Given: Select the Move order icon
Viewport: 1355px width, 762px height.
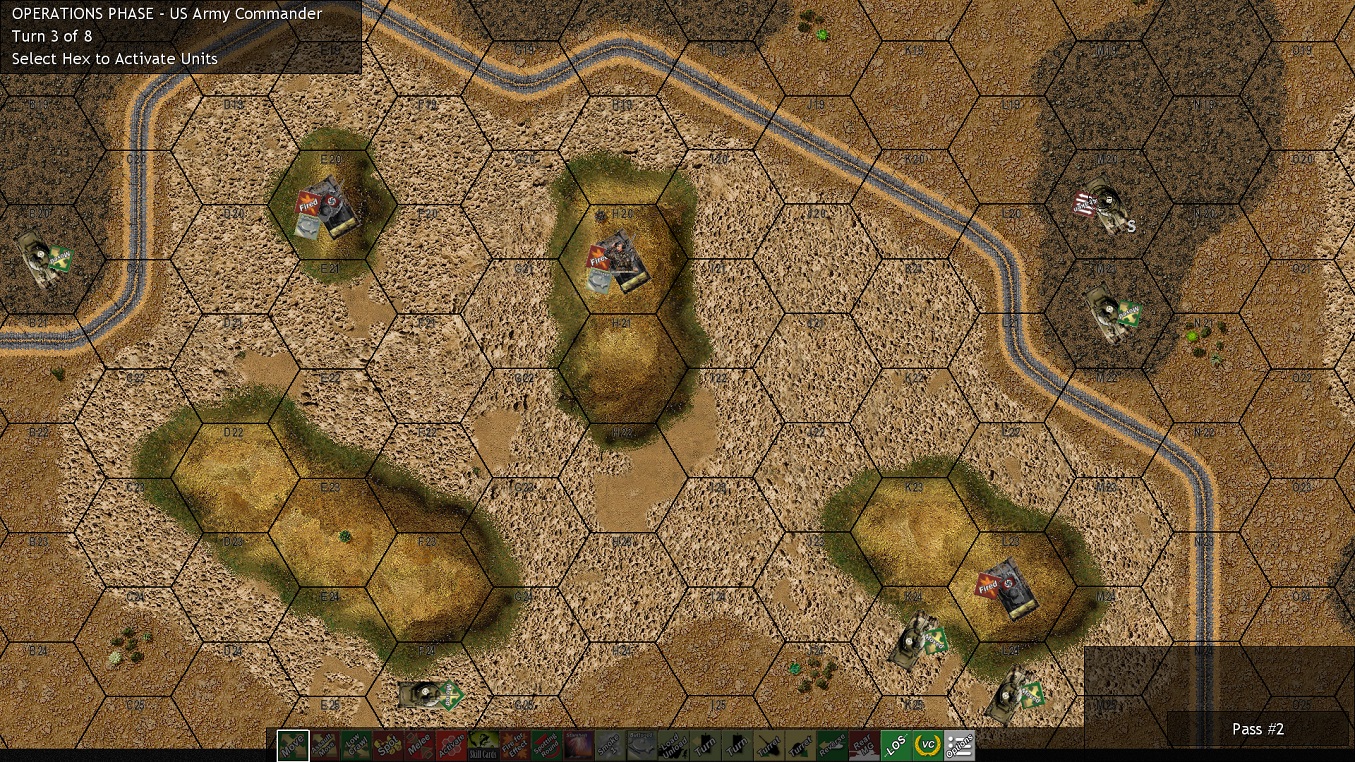Looking at the screenshot, I should 292,745.
